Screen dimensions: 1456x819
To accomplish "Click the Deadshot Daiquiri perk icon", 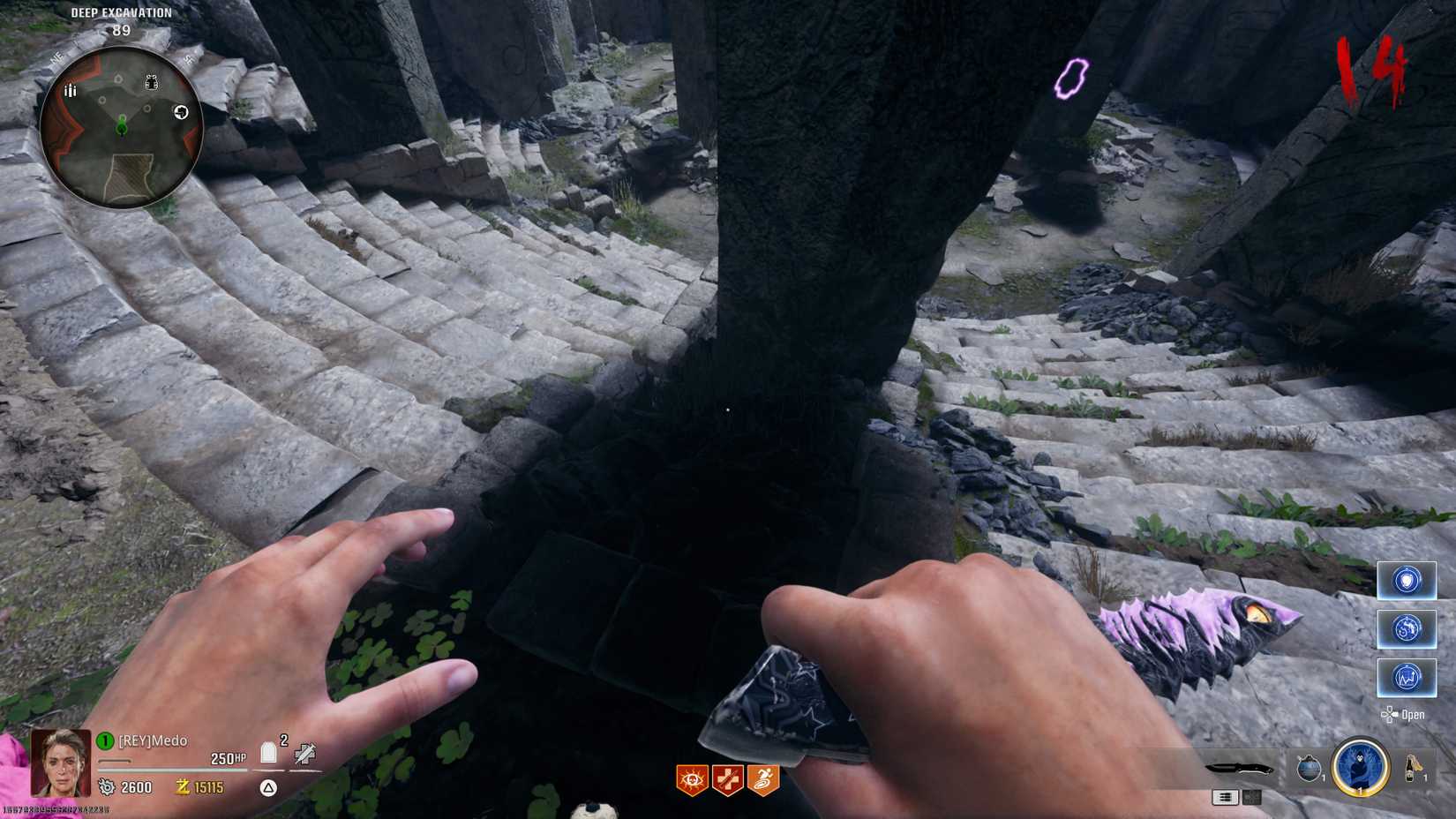I will point(692,779).
